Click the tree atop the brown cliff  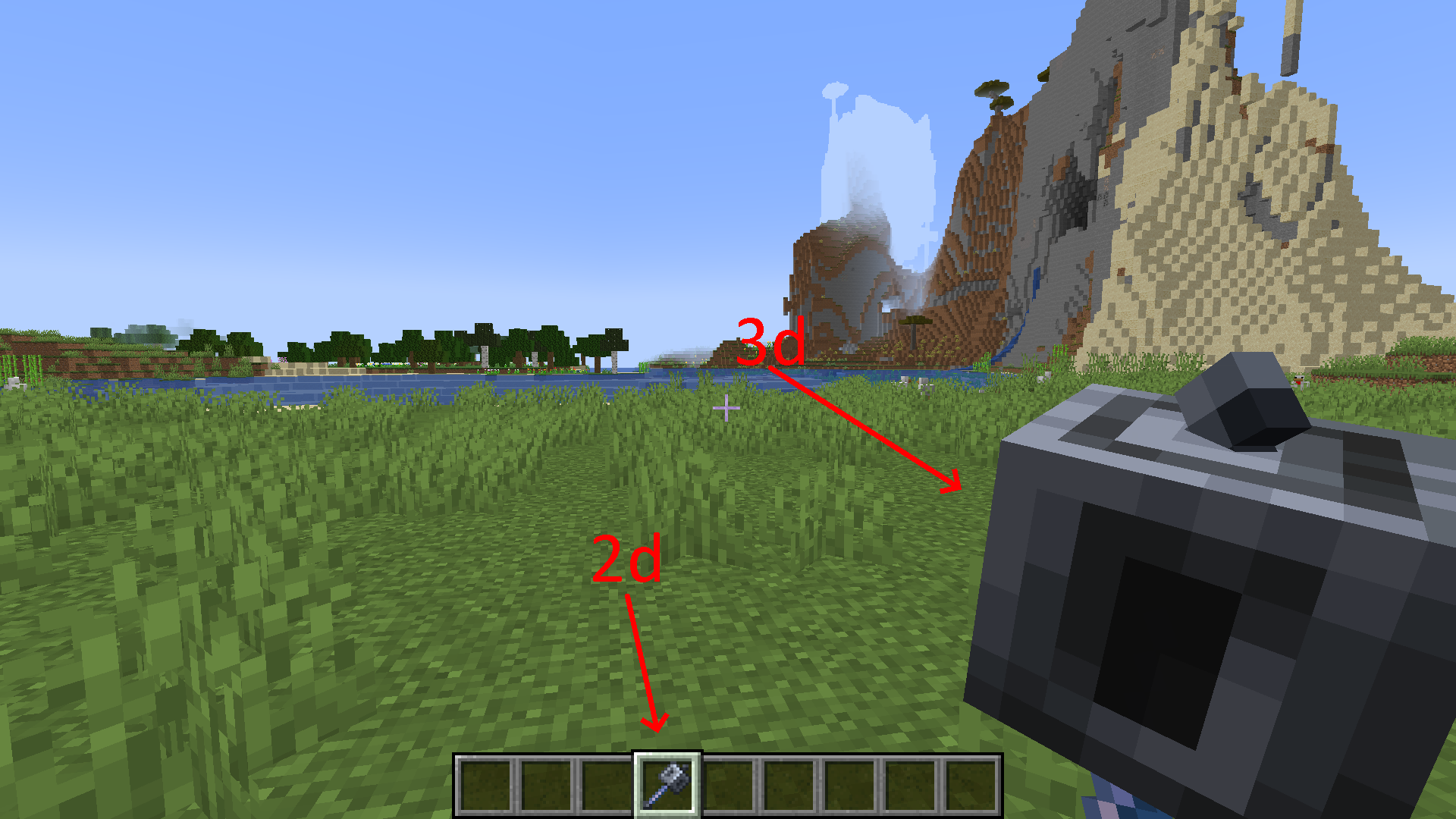point(991,94)
